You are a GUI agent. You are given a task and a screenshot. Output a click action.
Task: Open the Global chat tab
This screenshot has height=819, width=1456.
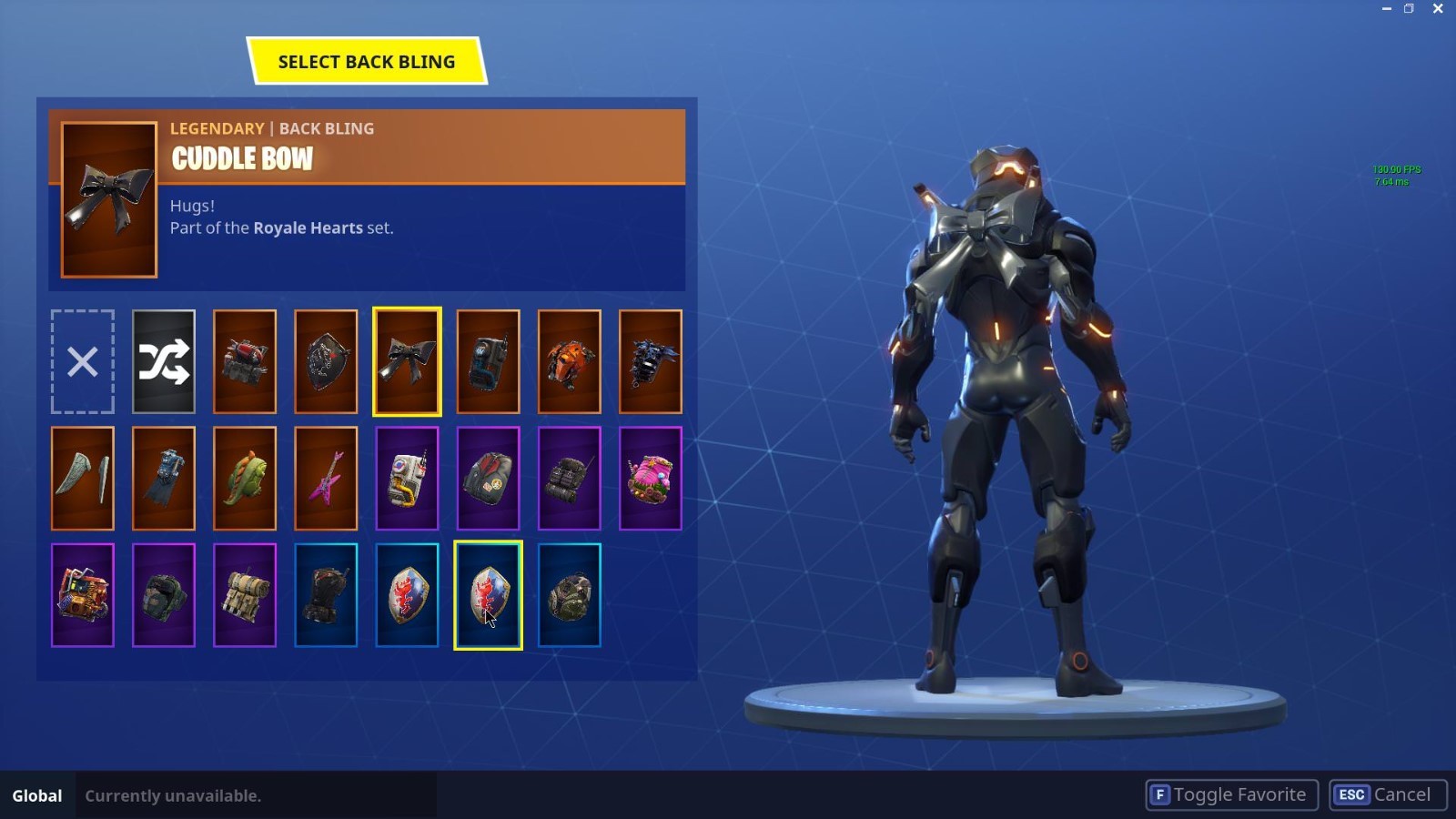coord(36,794)
